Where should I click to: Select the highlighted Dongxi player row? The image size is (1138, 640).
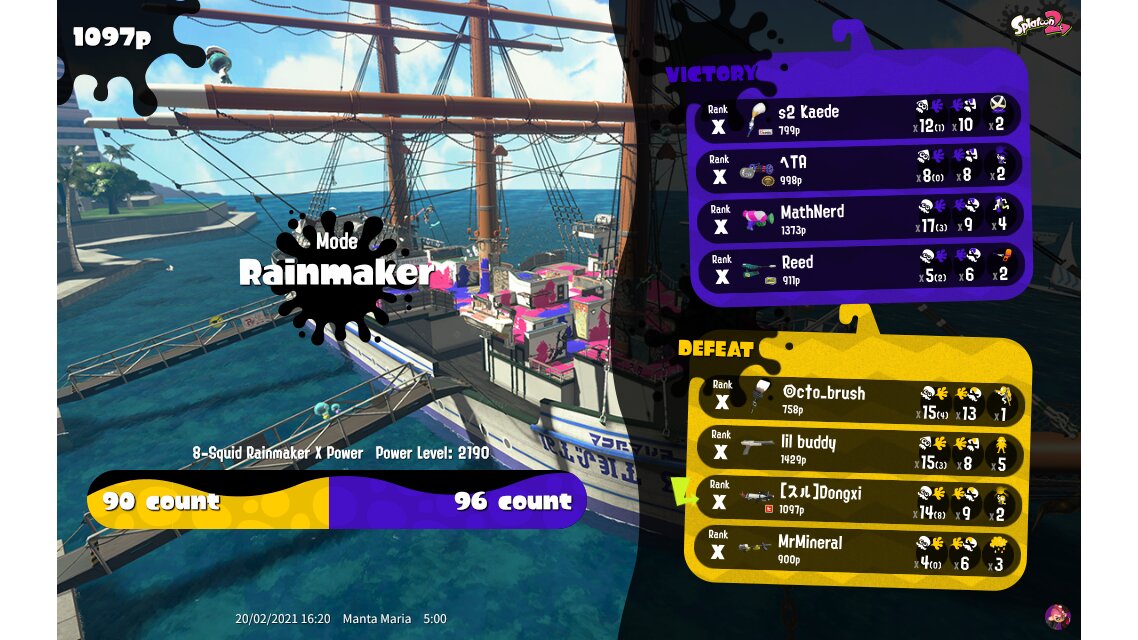pyautogui.click(x=858, y=501)
